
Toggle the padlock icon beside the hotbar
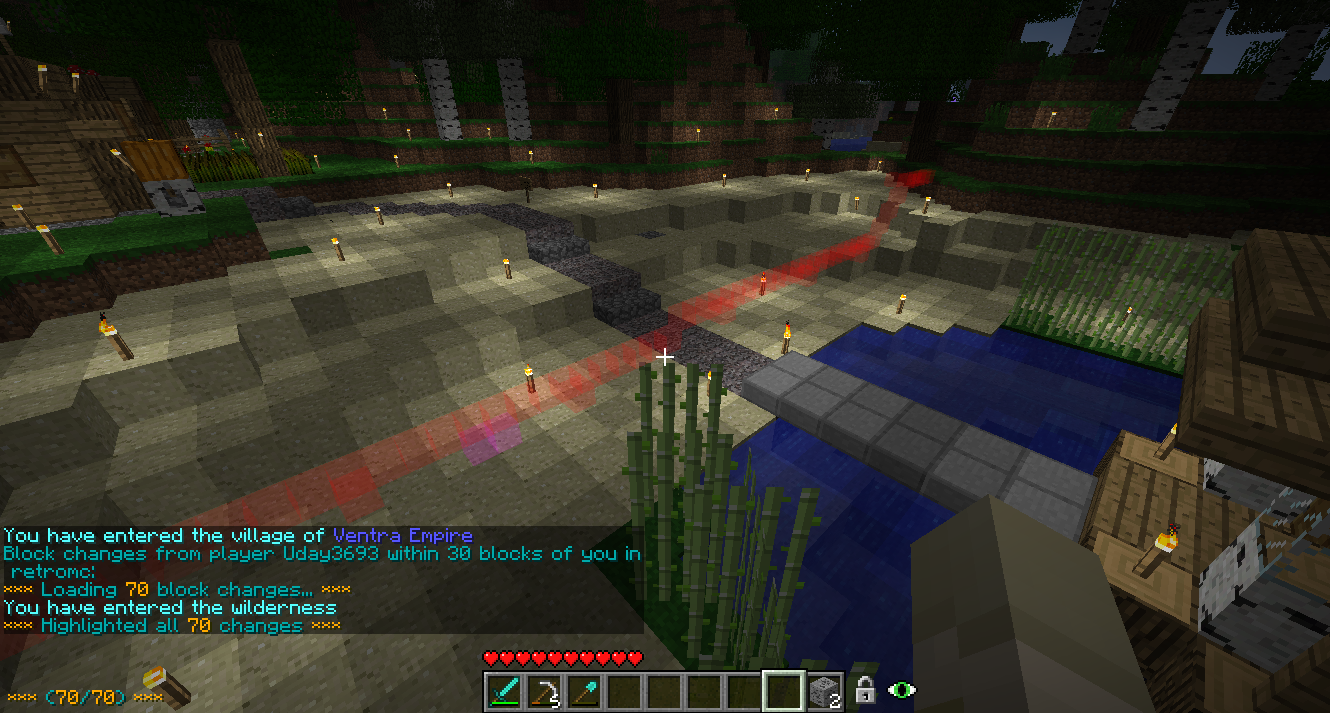866,690
